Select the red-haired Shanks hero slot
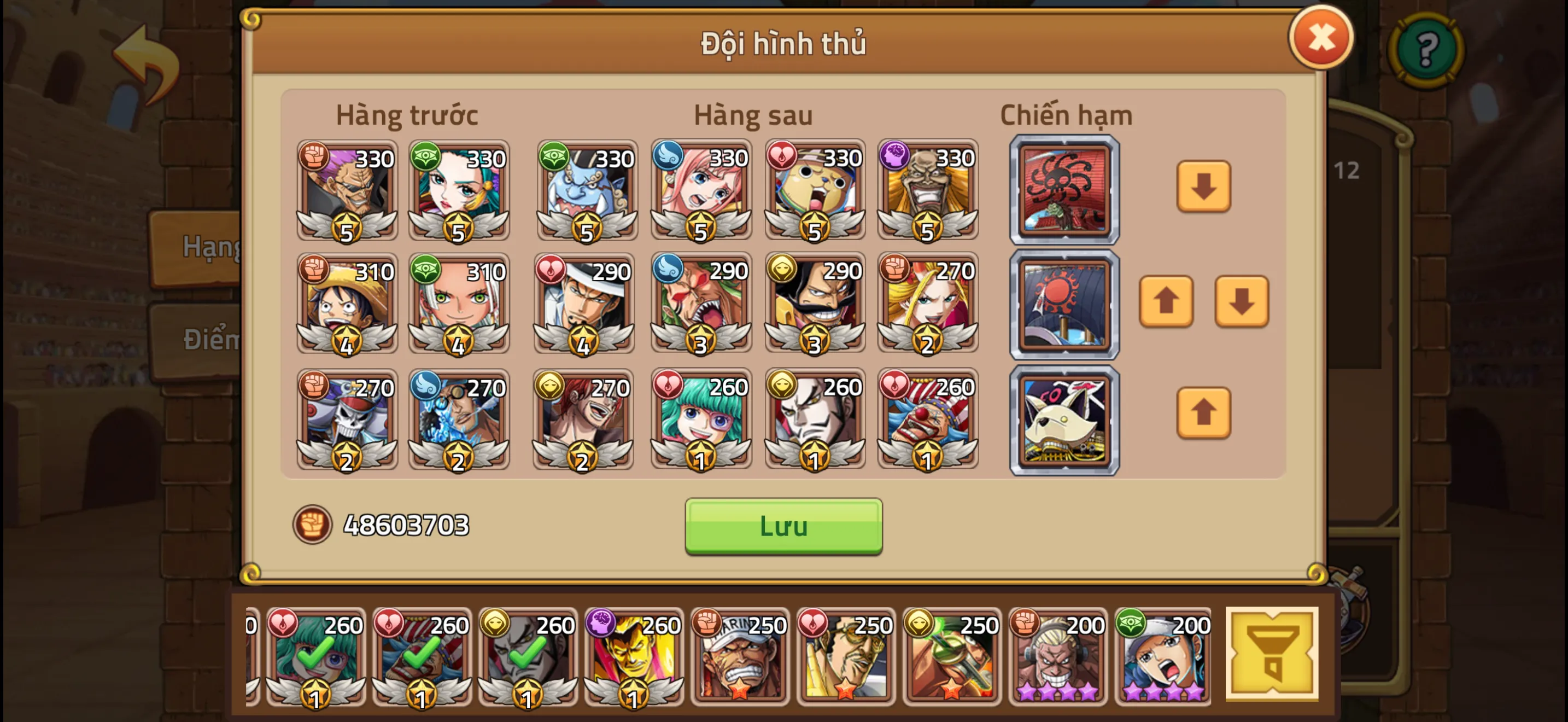This screenshot has height=722, width=1568. (x=582, y=419)
